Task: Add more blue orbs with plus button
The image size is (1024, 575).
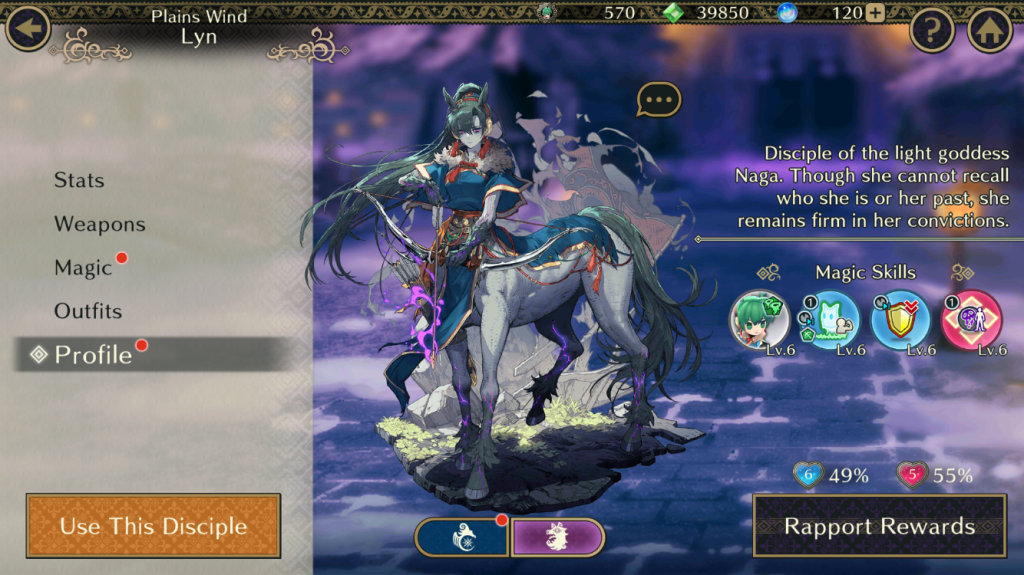Action: [875, 13]
